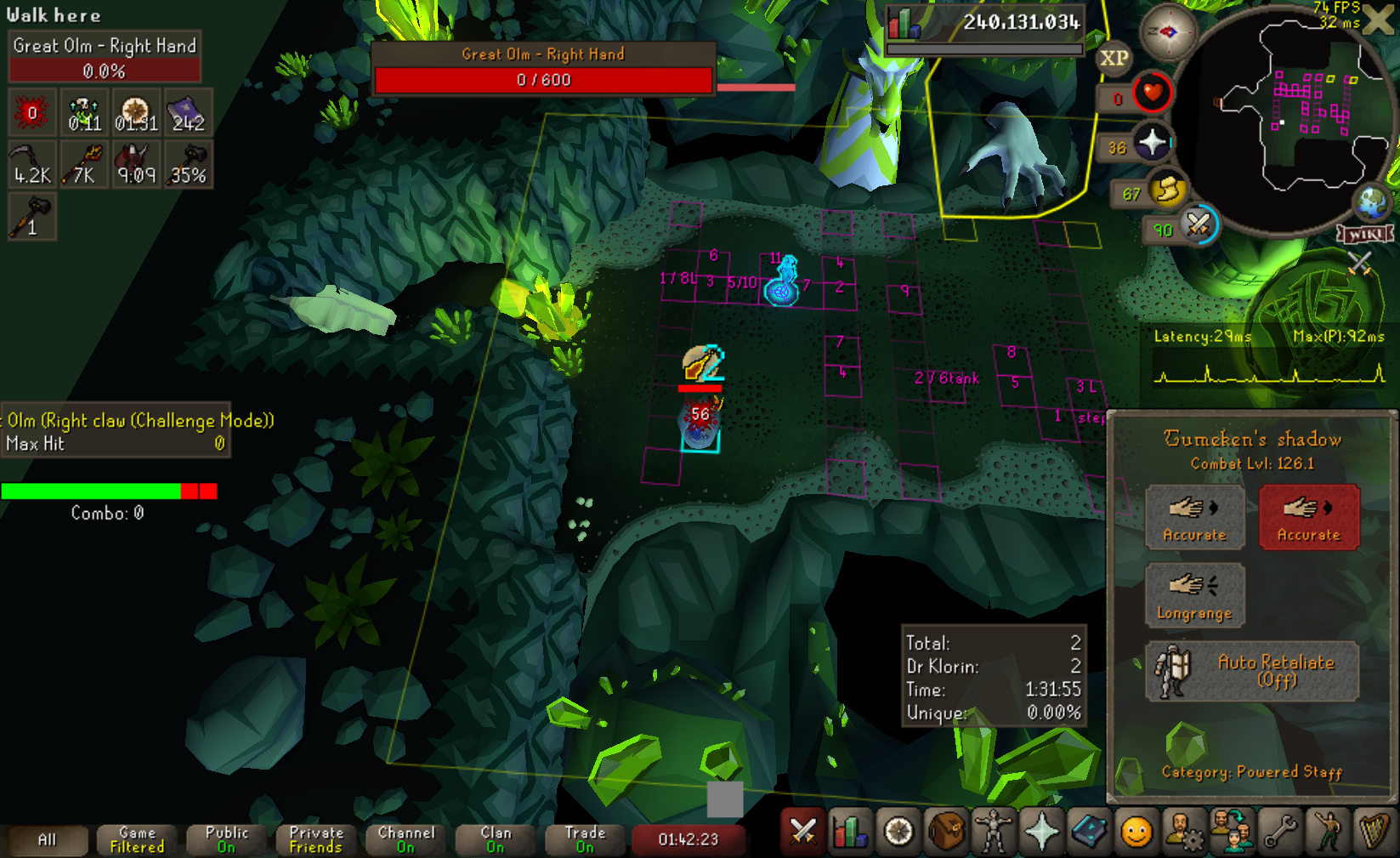This screenshot has width=1400, height=858.
Task: Click the Wiki lookup banner
Action: pos(1365,234)
